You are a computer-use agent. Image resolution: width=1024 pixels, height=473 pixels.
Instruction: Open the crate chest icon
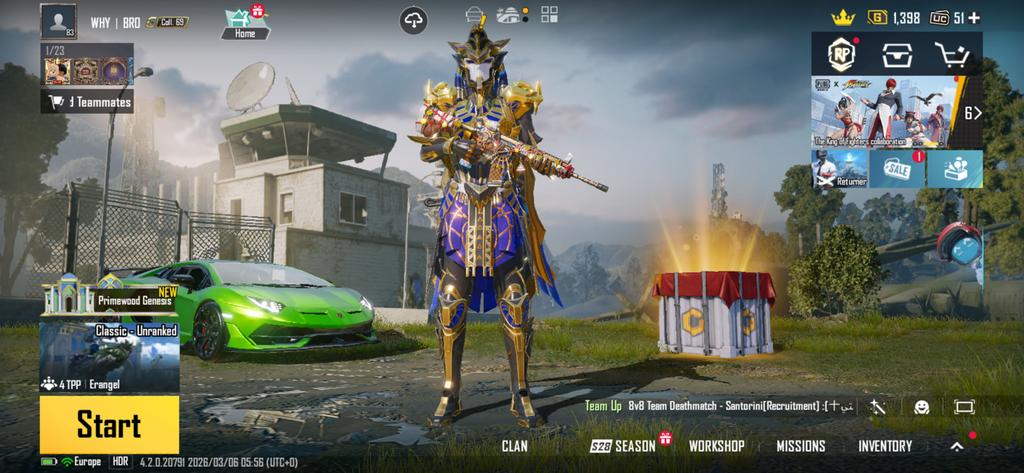click(x=896, y=54)
